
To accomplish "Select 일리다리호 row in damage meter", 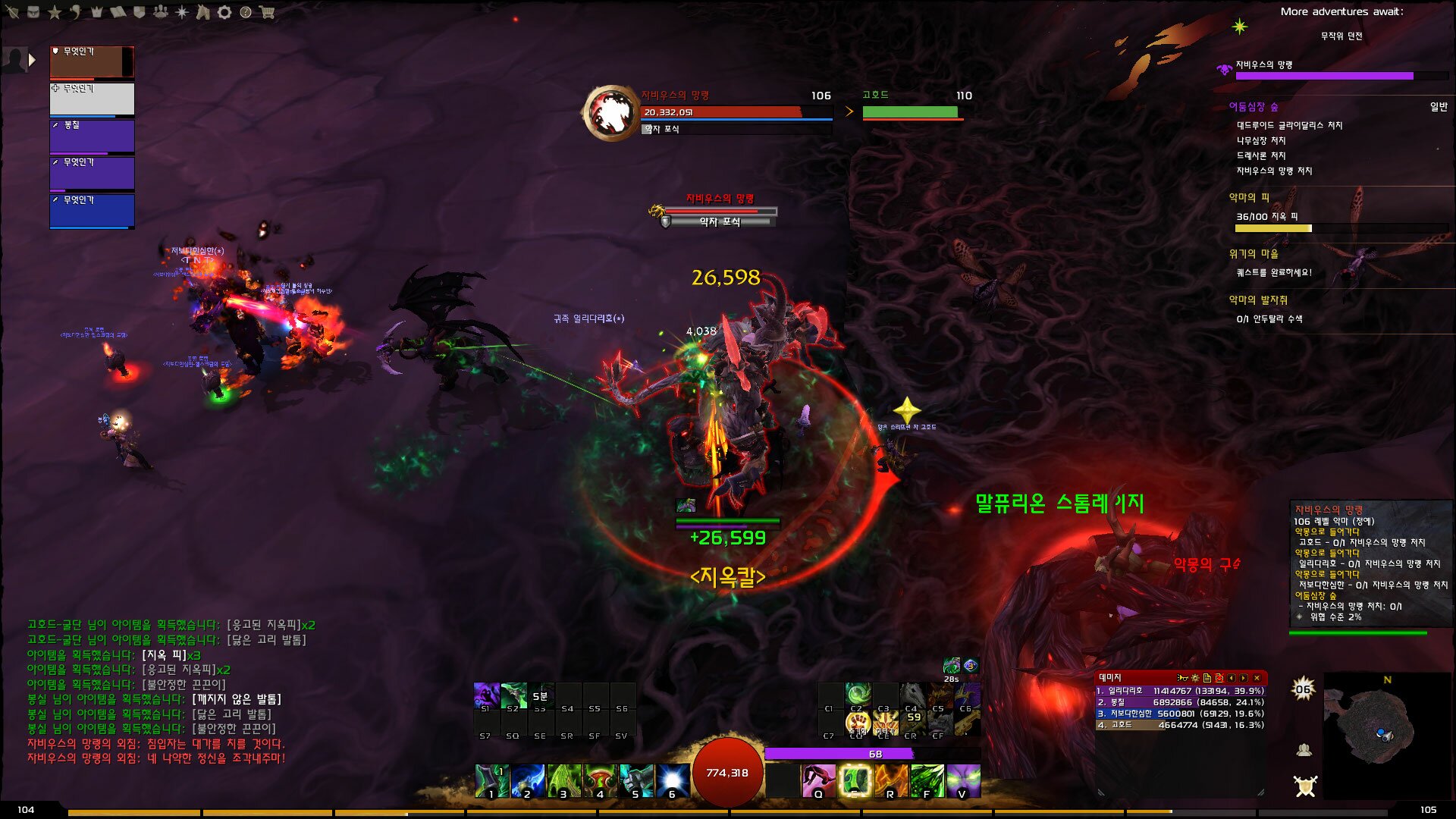I will pos(1180,691).
